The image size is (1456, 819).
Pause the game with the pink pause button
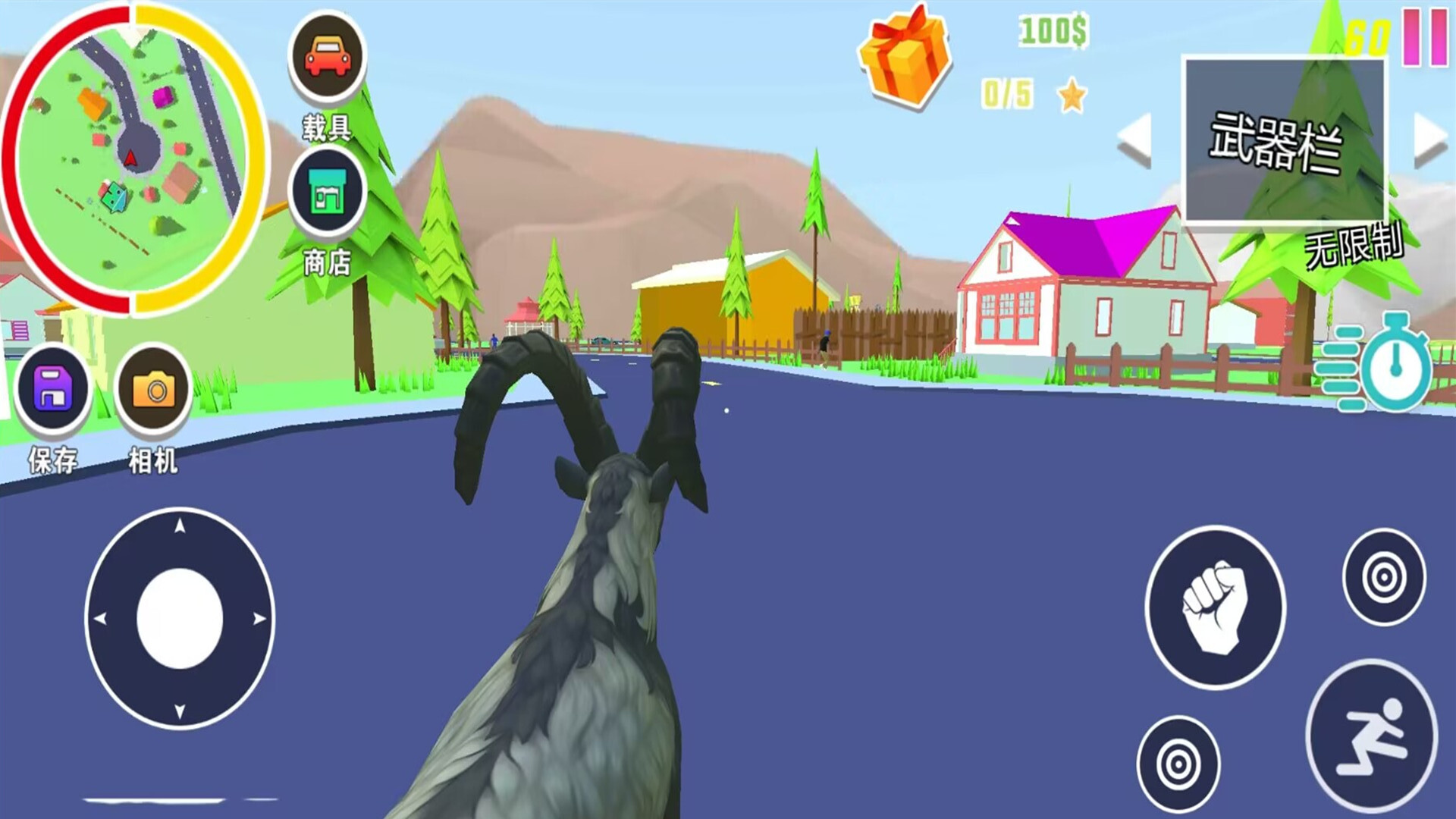pyautogui.click(x=1424, y=38)
